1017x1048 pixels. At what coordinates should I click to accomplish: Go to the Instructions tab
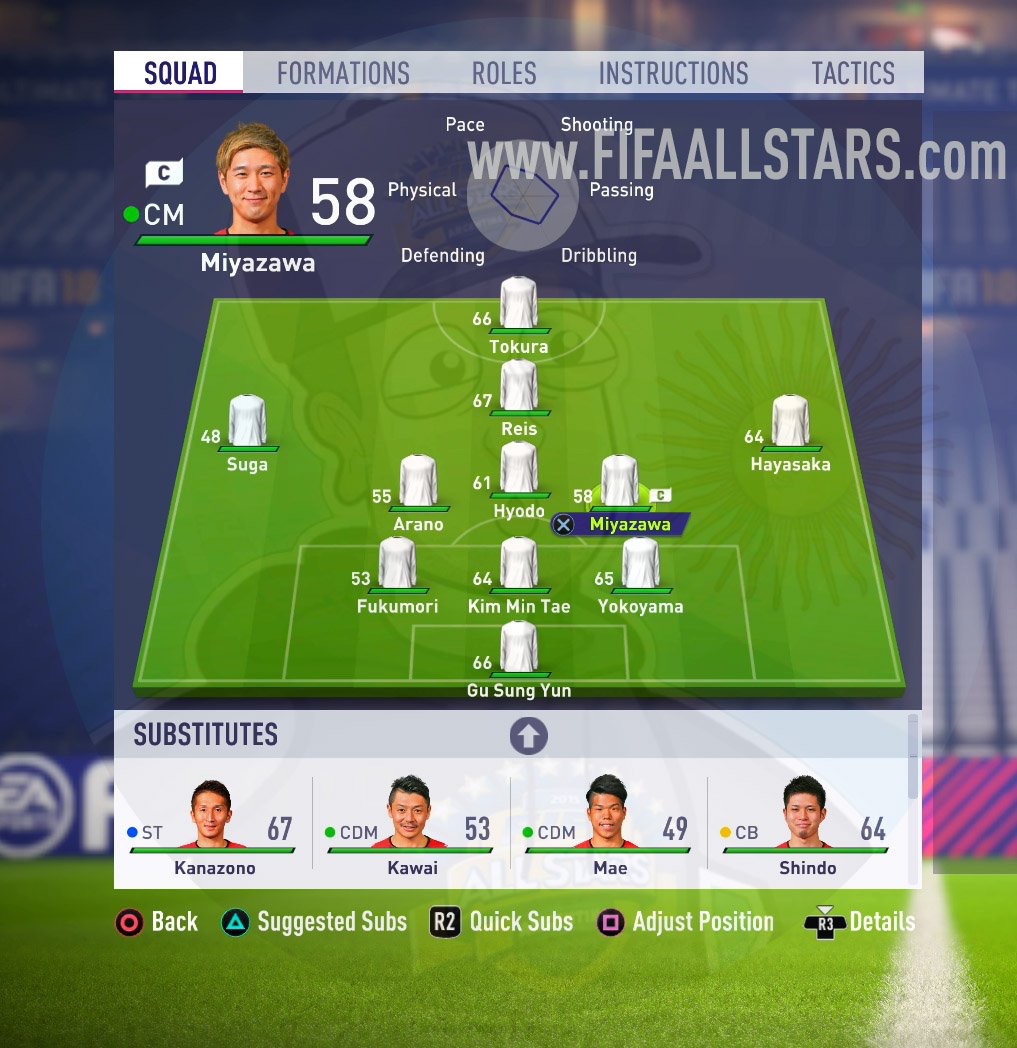(x=673, y=73)
